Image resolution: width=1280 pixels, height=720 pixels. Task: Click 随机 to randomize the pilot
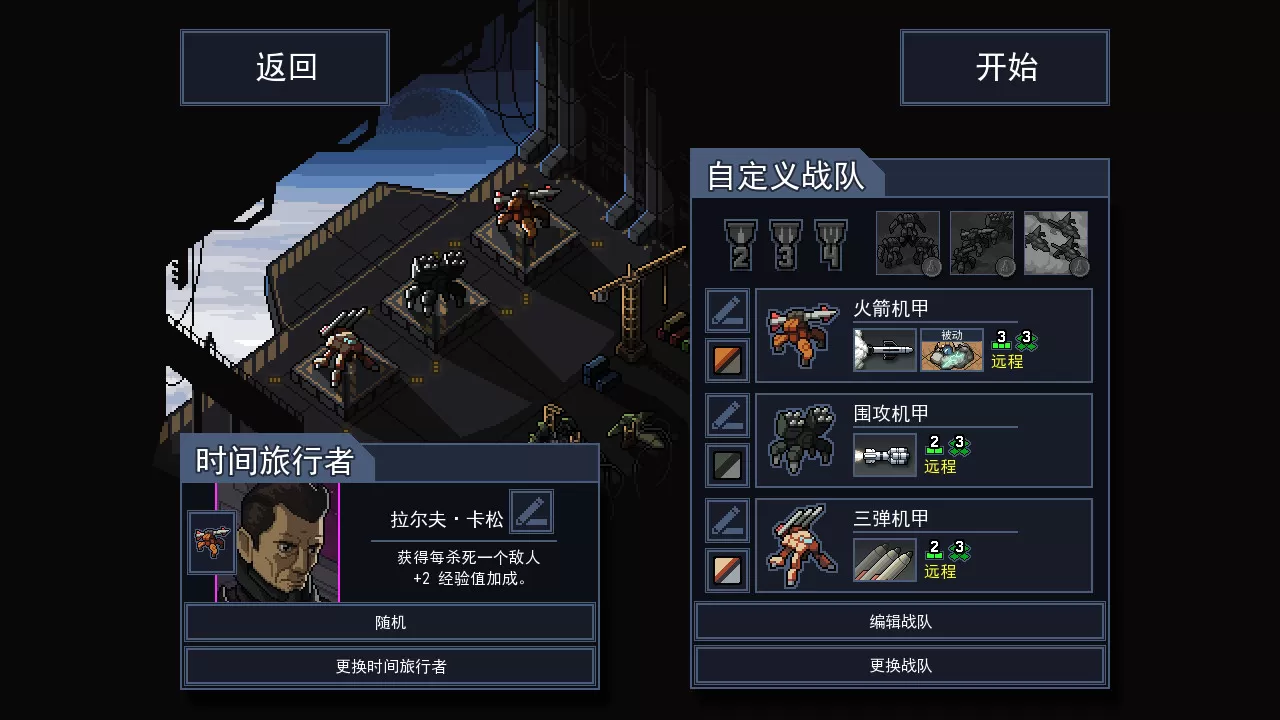390,622
